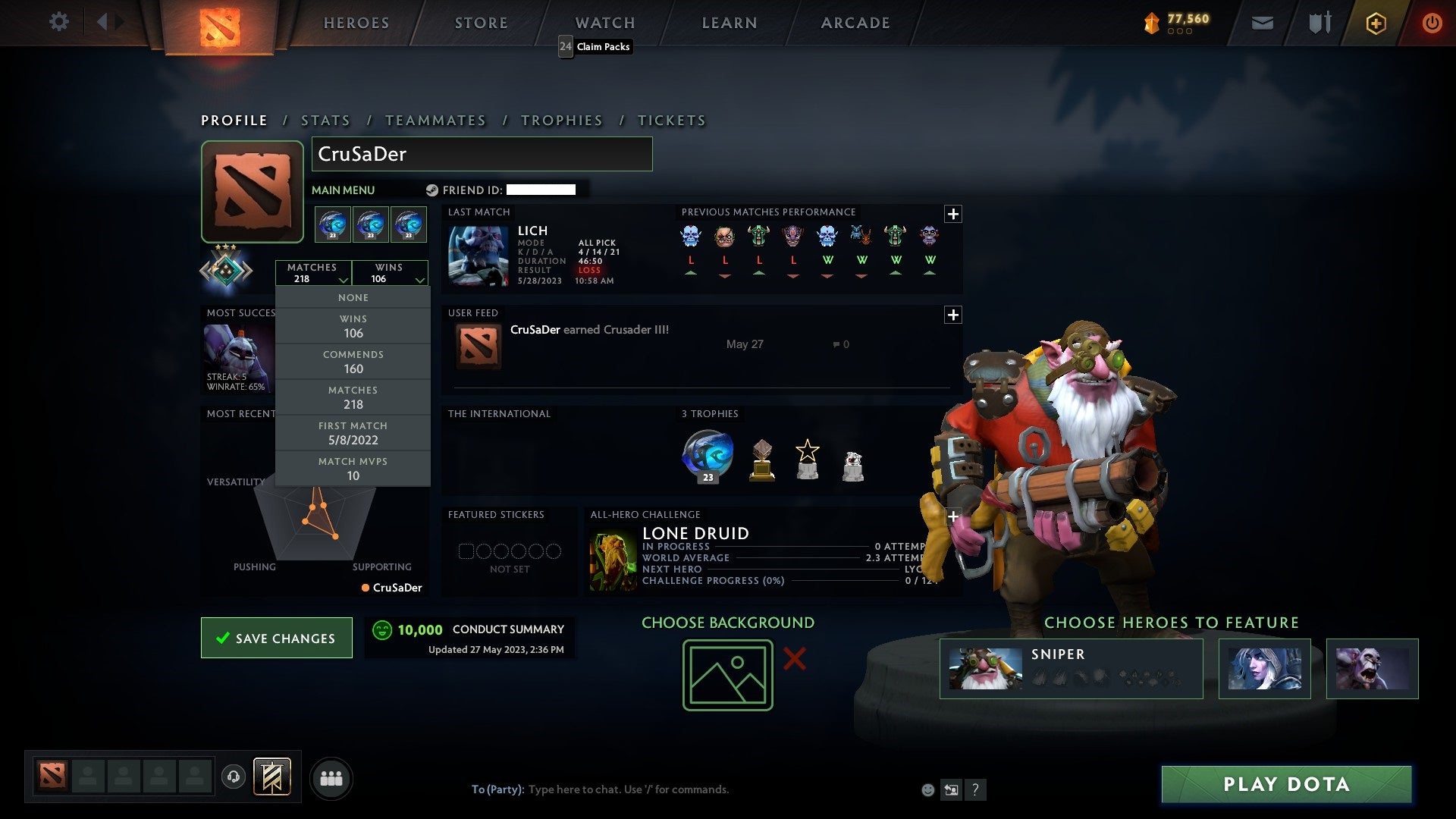The width and height of the screenshot is (1456, 819).
Task: Expand Previous Matches Performance with plus icon
Action: tap(953, 215)
